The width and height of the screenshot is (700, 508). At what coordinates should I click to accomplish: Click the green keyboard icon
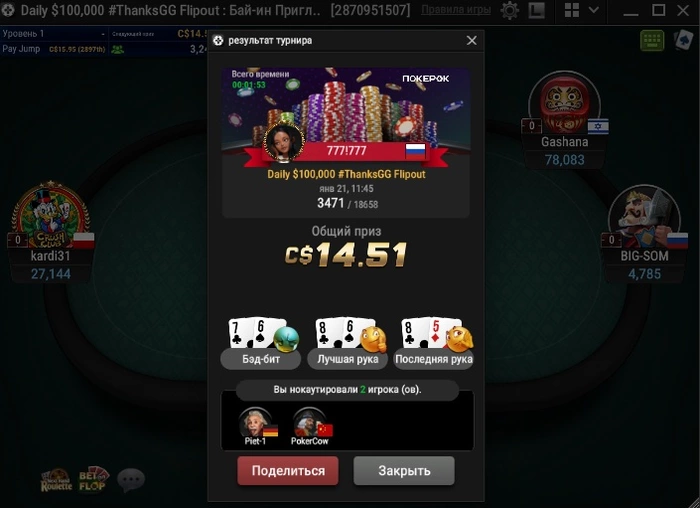653,40
